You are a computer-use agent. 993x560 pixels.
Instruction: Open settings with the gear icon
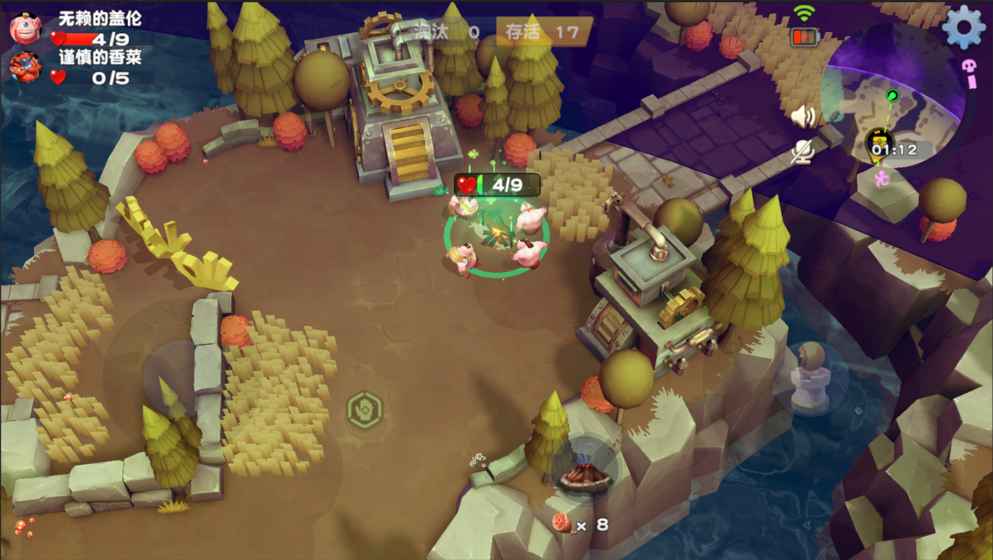963,27
